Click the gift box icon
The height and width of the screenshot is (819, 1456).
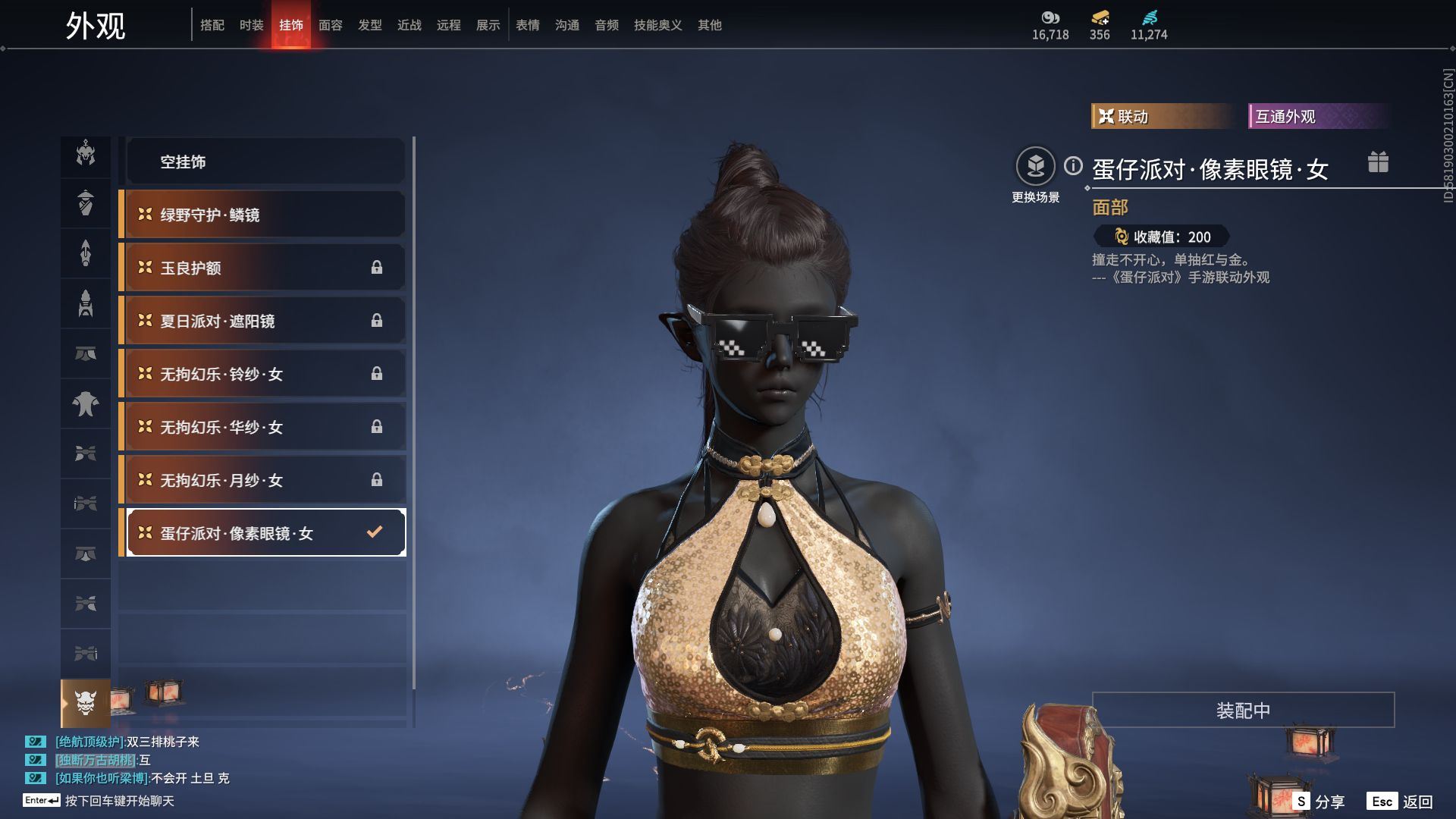point(1378,162)
